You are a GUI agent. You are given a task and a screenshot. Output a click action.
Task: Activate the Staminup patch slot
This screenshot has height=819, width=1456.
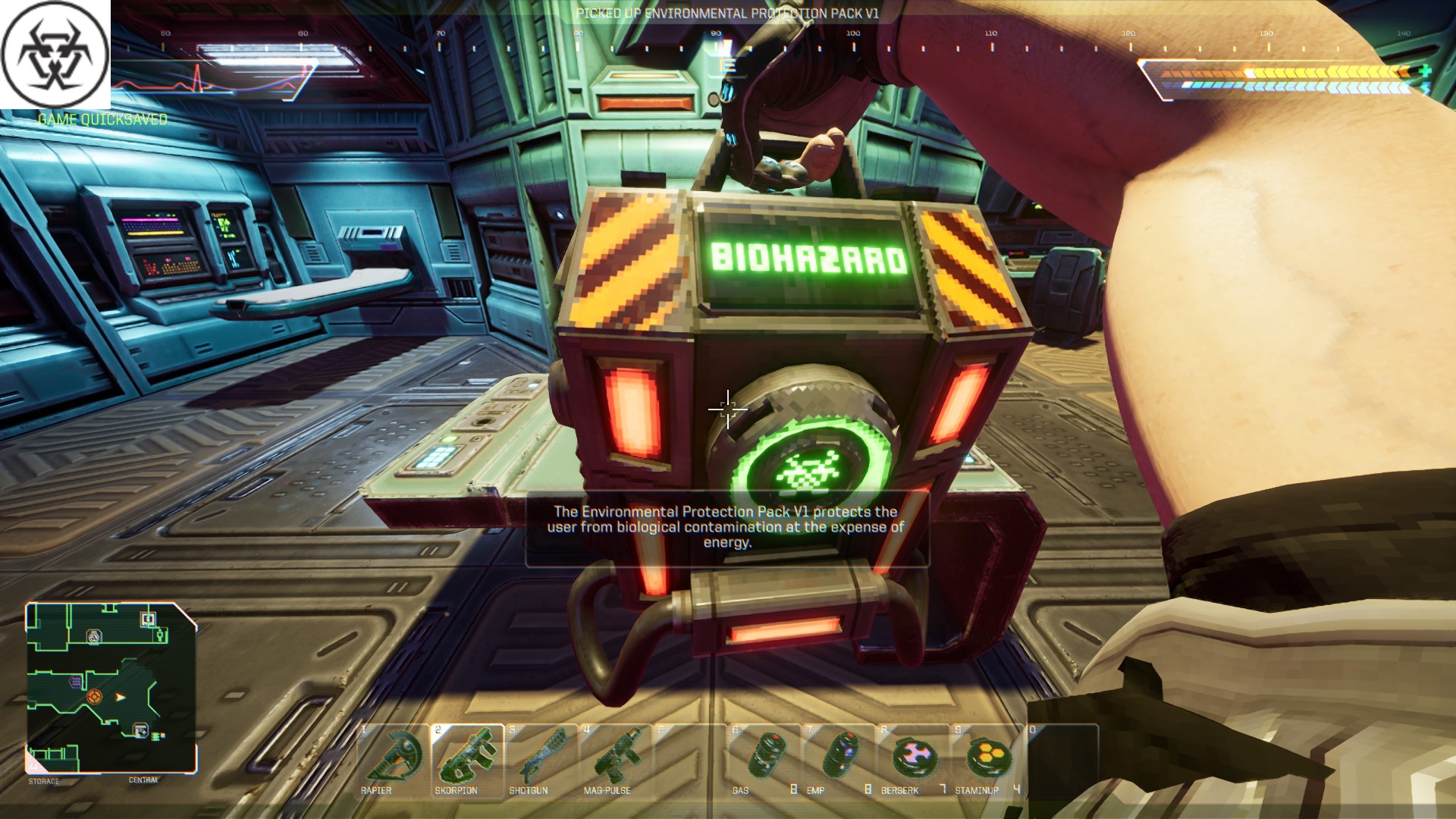click(x=986, y=759)
